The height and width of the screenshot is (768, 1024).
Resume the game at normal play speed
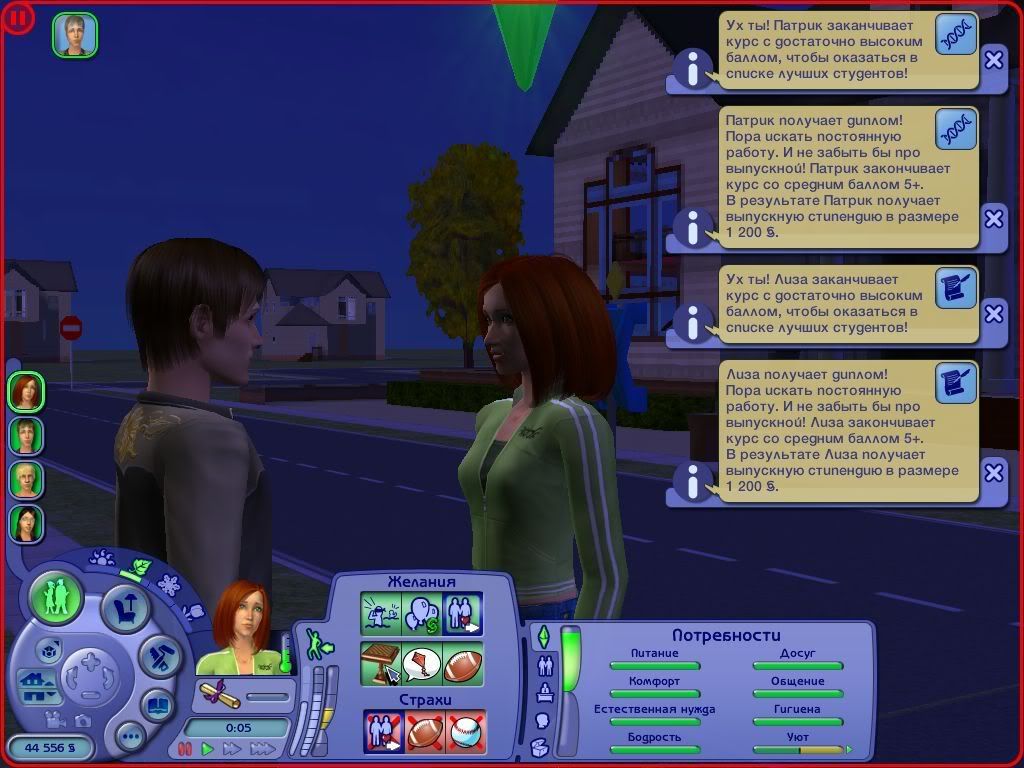(x=208, y=748)
